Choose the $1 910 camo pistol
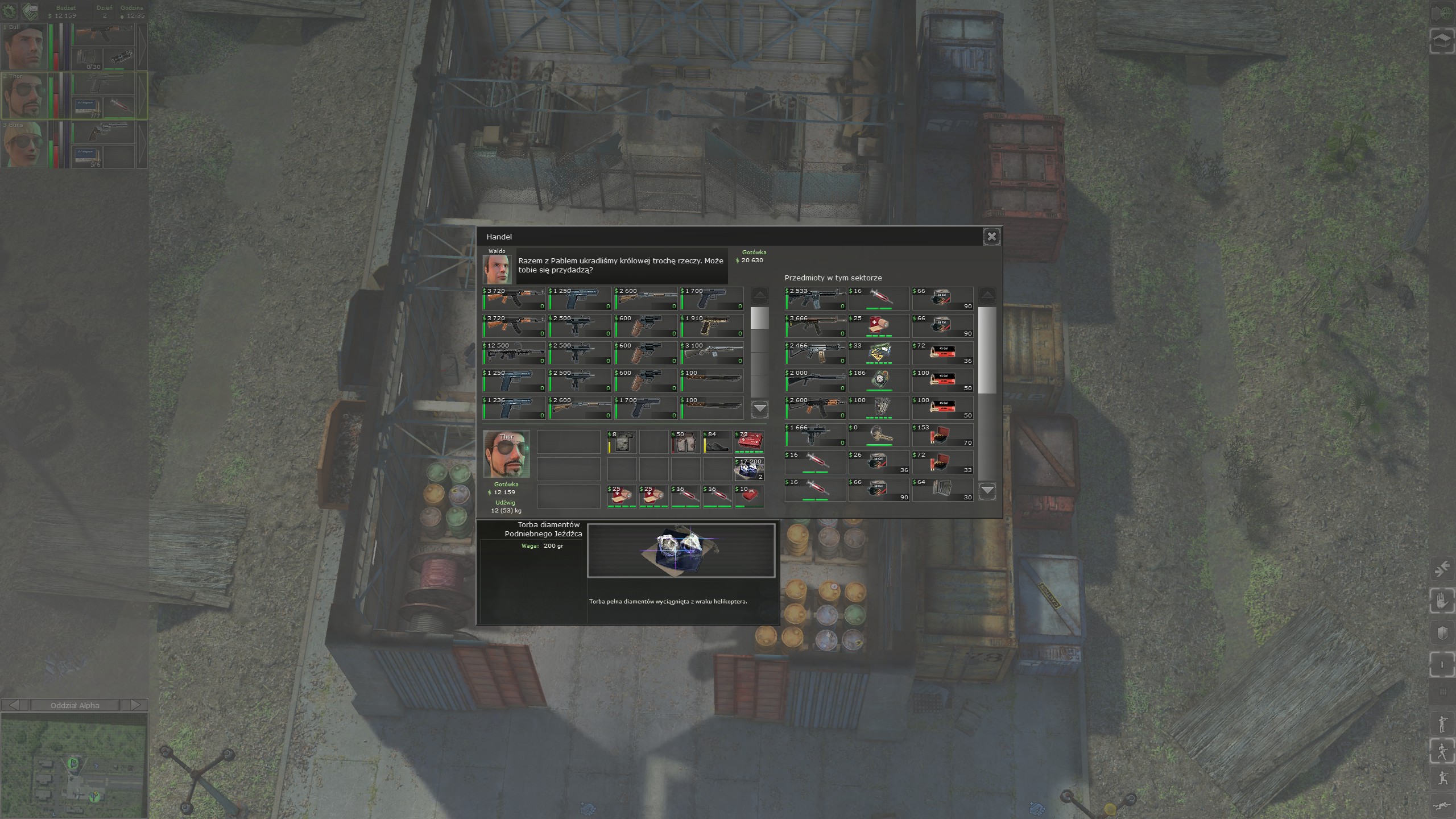1456x819 pixels. [x=712, y=326]
